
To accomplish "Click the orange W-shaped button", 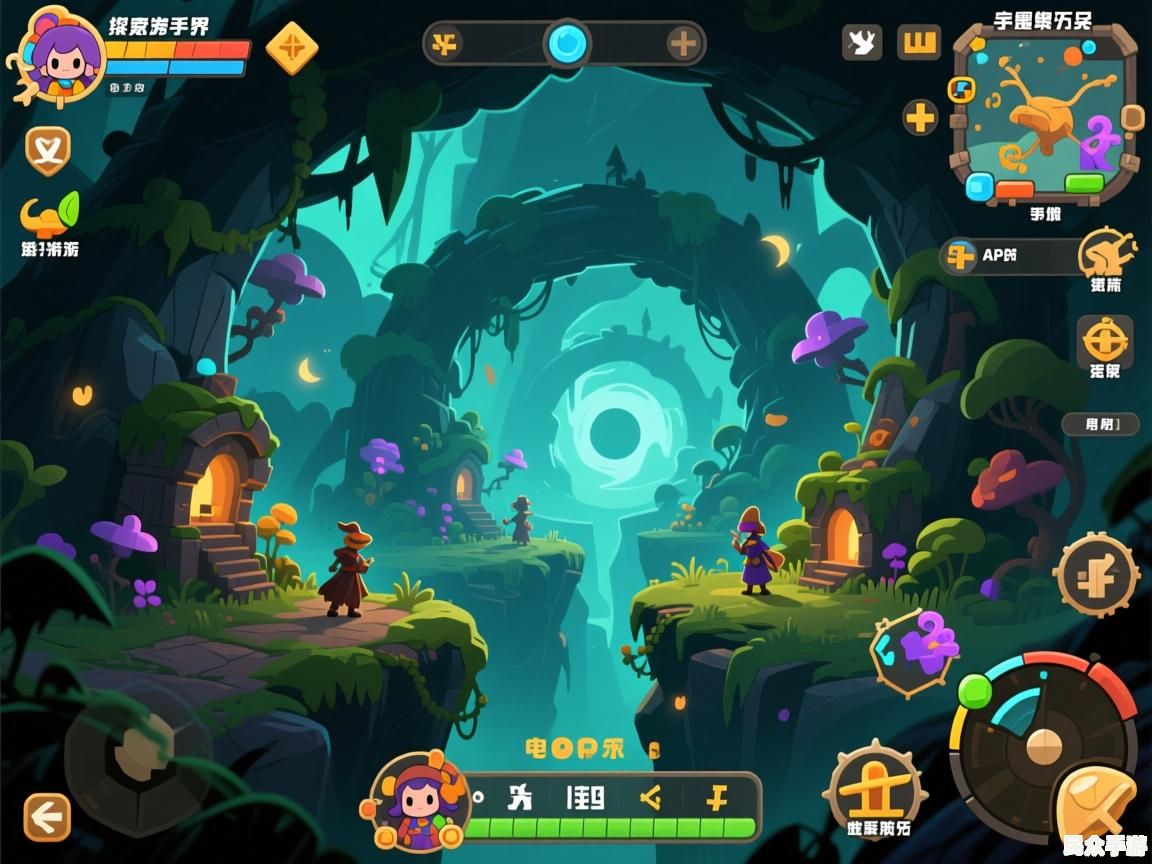I will coord(919,42).
